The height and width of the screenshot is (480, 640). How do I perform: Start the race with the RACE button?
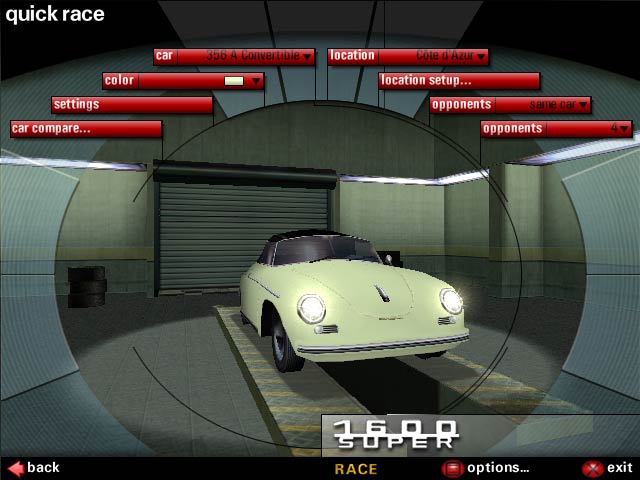tap(356, 468)
